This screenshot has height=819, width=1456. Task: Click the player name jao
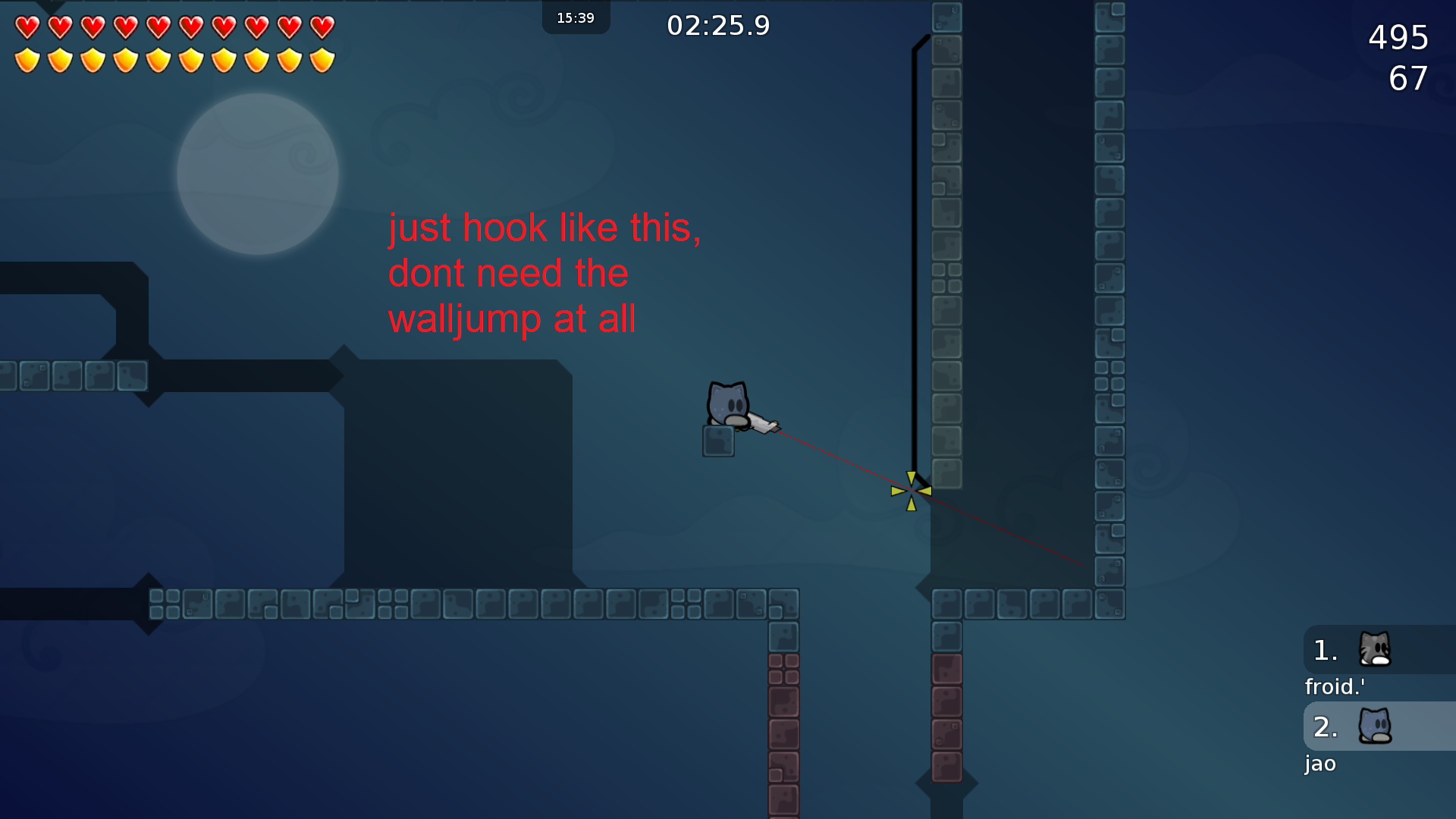[1319, 764]
